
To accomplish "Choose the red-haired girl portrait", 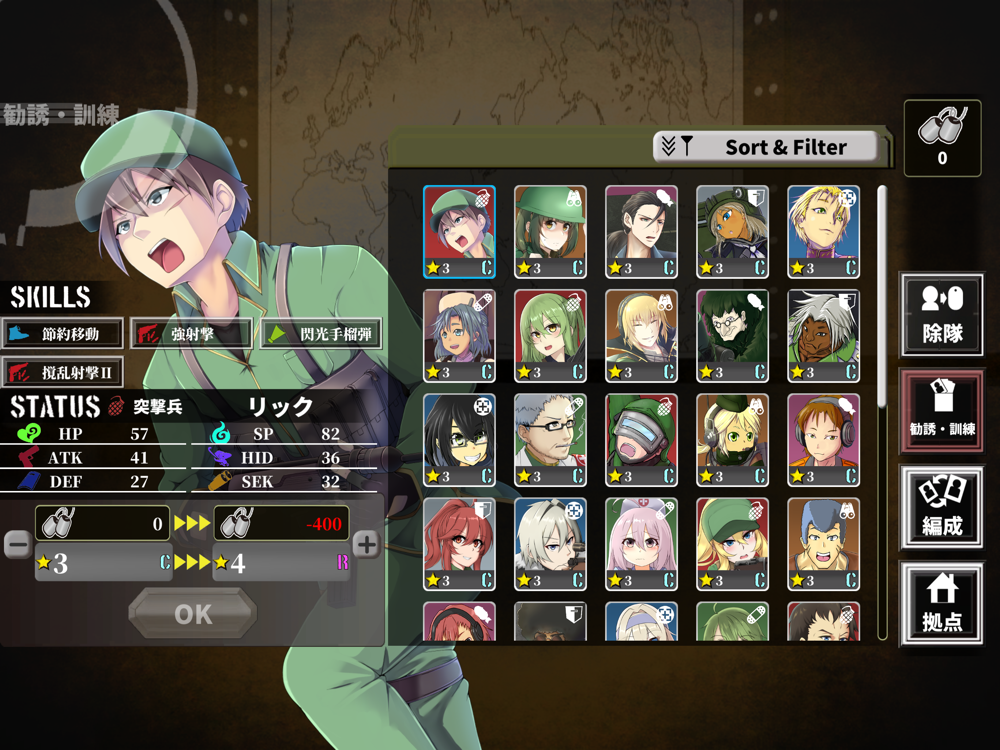I will tap(459, 544).
